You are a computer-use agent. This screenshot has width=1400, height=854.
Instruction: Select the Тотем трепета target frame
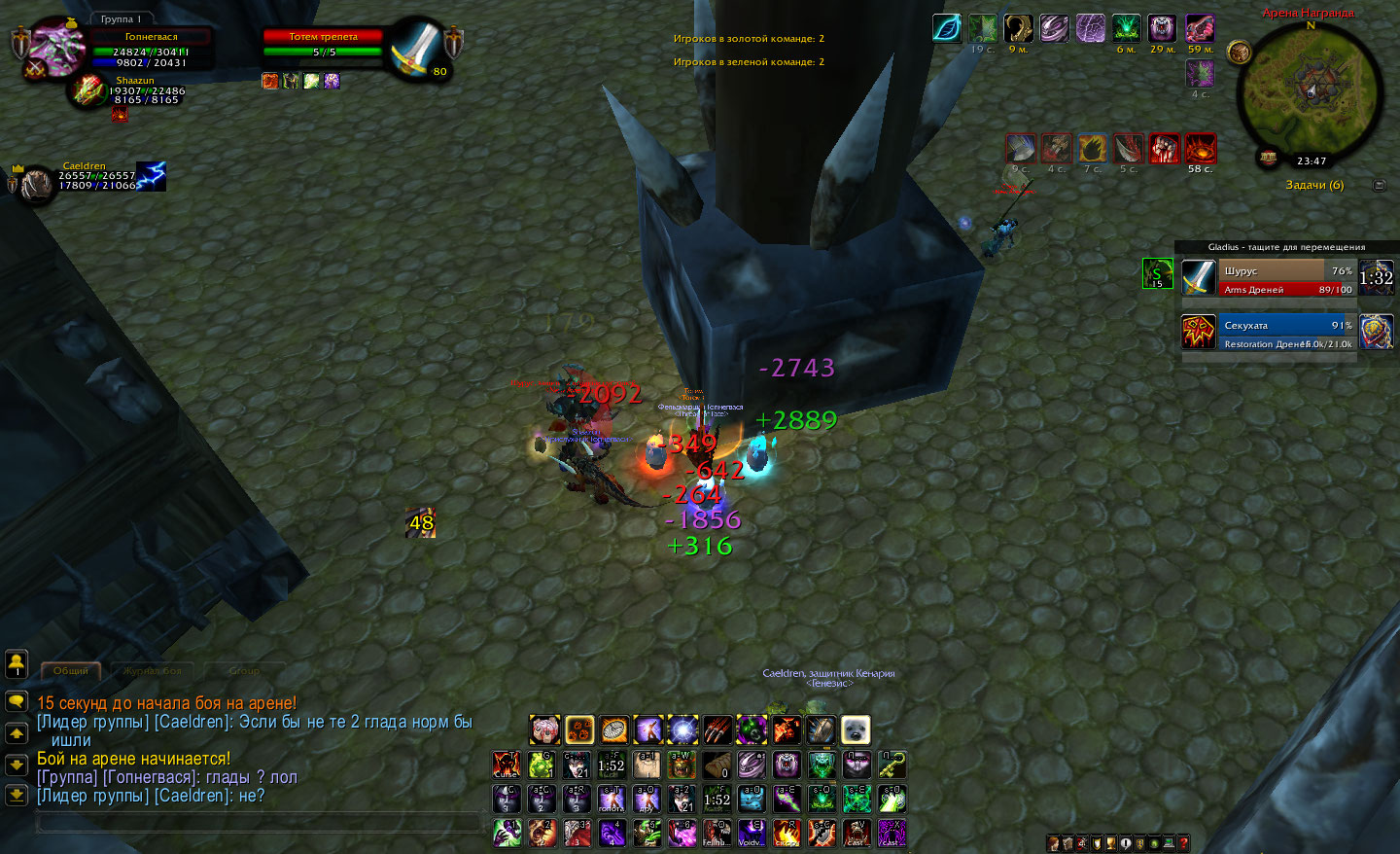[x=323, y=44]
